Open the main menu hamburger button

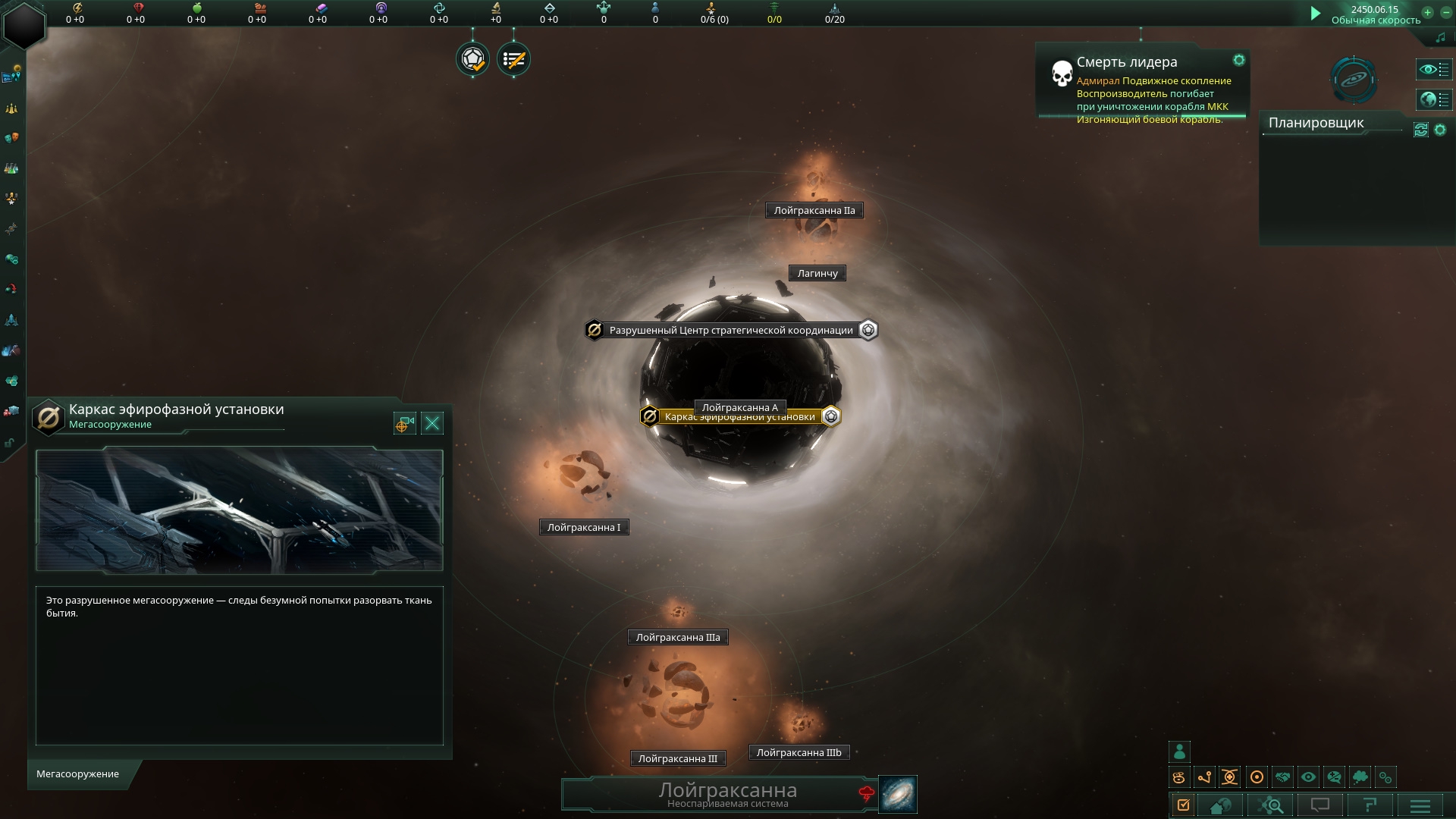(x=1420, y=805)
